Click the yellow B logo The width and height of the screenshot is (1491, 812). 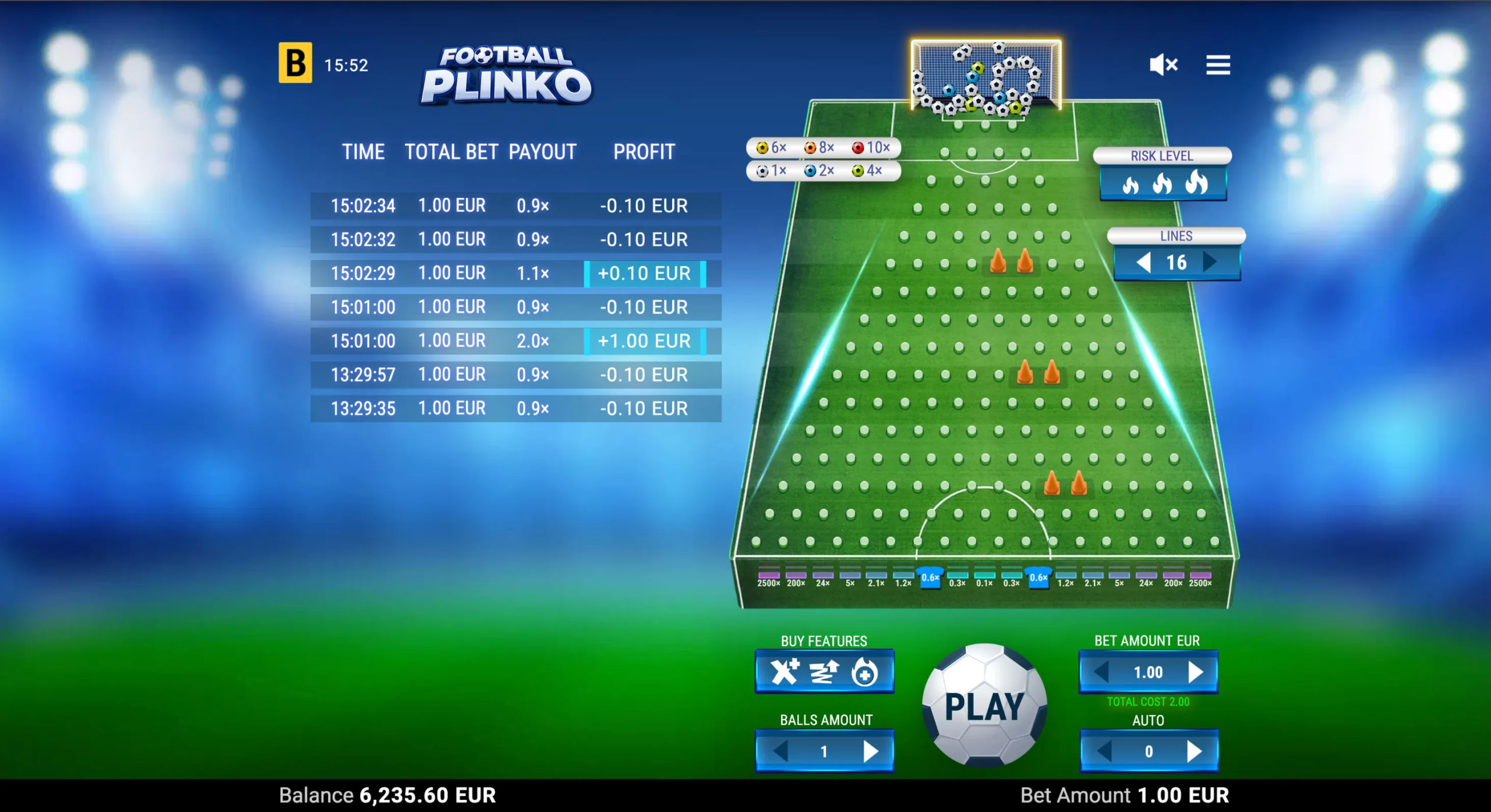[x=295, y=63]
